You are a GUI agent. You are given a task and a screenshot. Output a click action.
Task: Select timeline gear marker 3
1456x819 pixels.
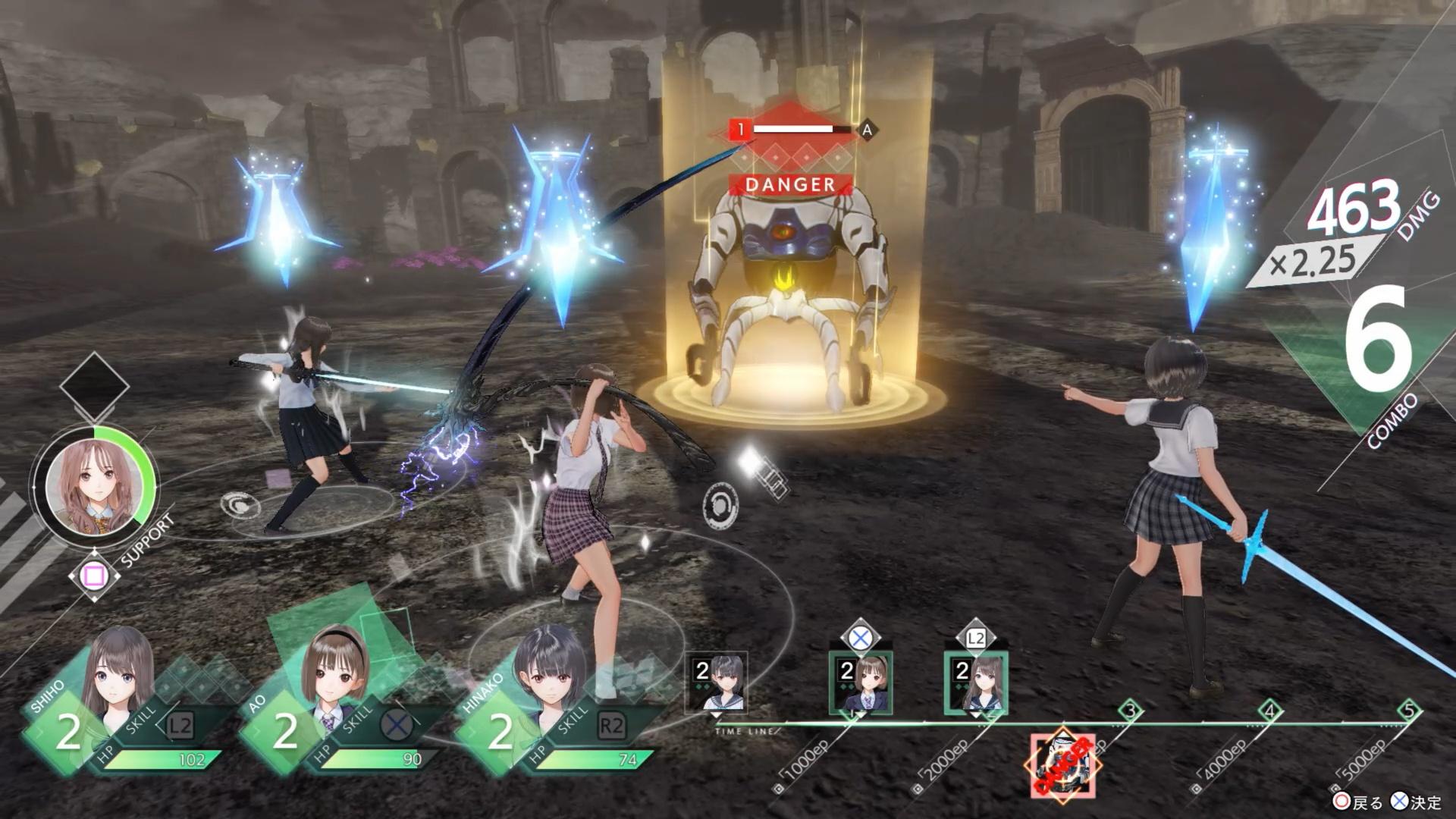[1131, 711]
